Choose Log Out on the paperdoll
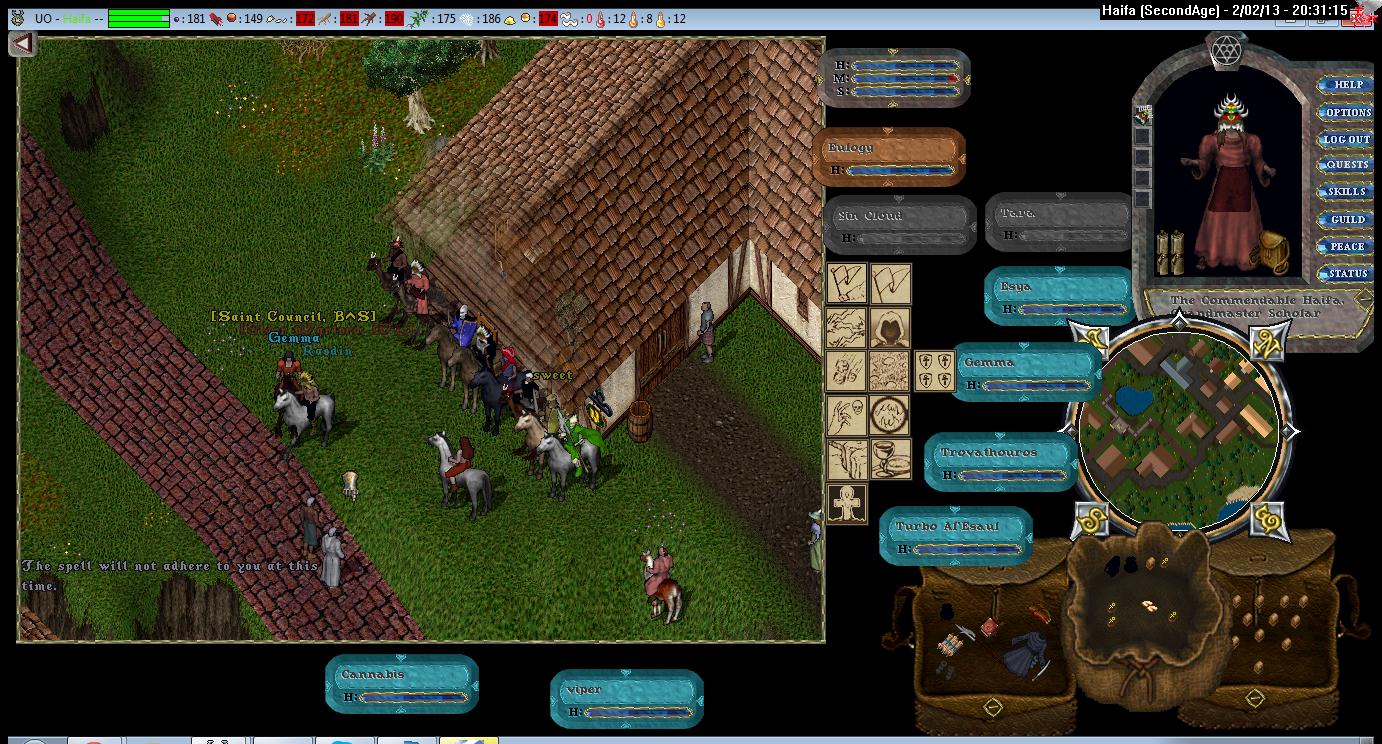This screenshot has height=744, width=1382. click(x=1347, y=139)
